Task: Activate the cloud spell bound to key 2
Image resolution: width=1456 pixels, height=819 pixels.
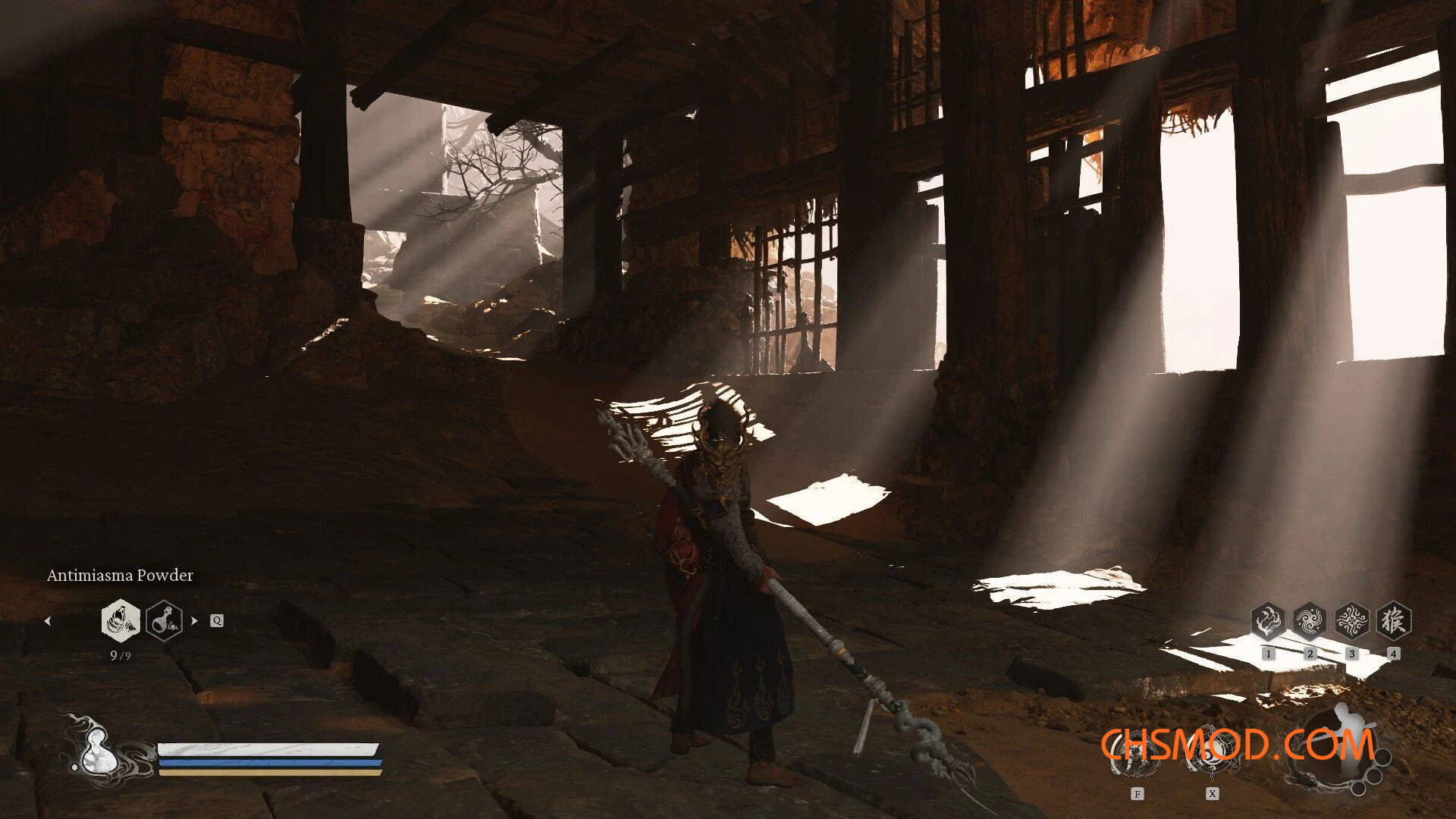Action: tap(1310, 619)
